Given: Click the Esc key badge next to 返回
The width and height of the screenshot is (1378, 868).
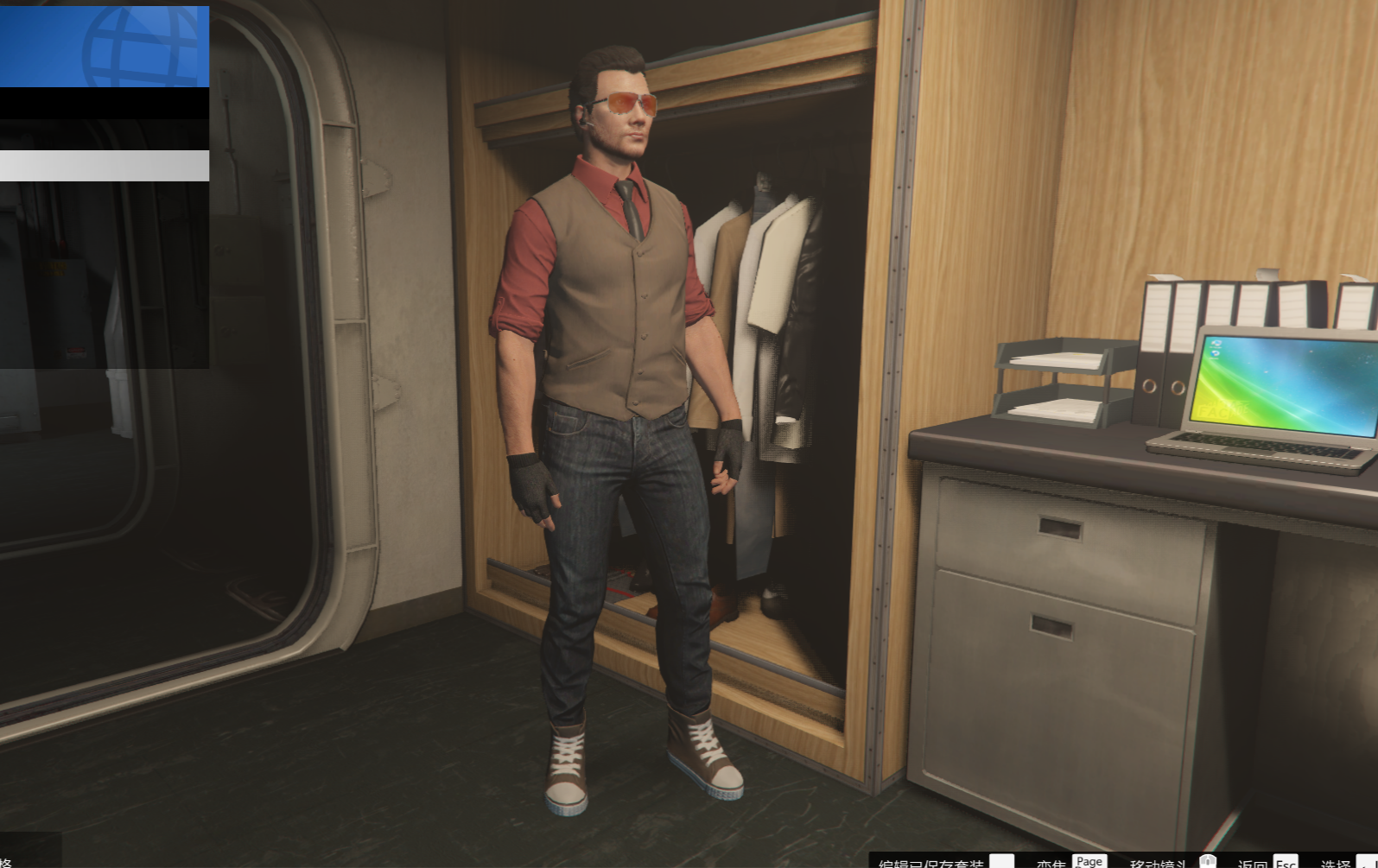Looking at the screenshot, I should point(1286,861).
